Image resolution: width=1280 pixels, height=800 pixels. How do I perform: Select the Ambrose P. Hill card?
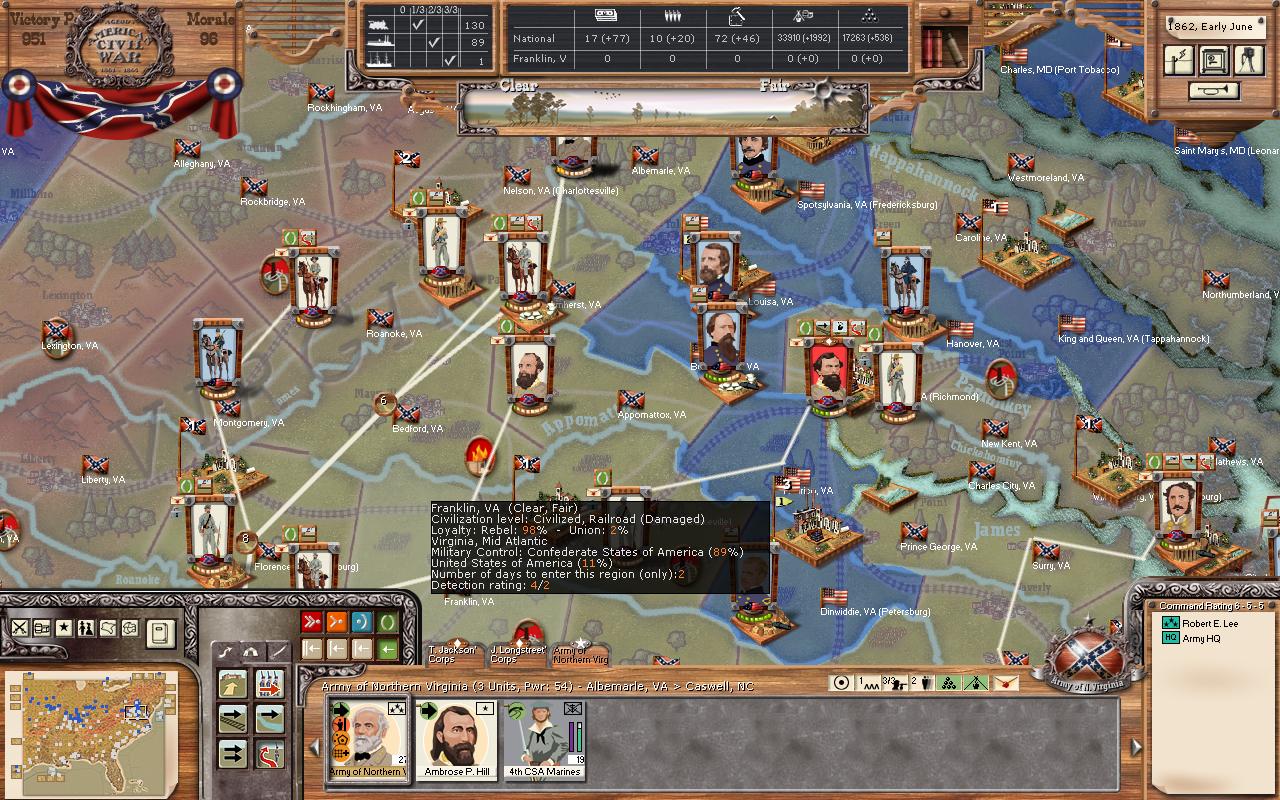tap(458, 739)
